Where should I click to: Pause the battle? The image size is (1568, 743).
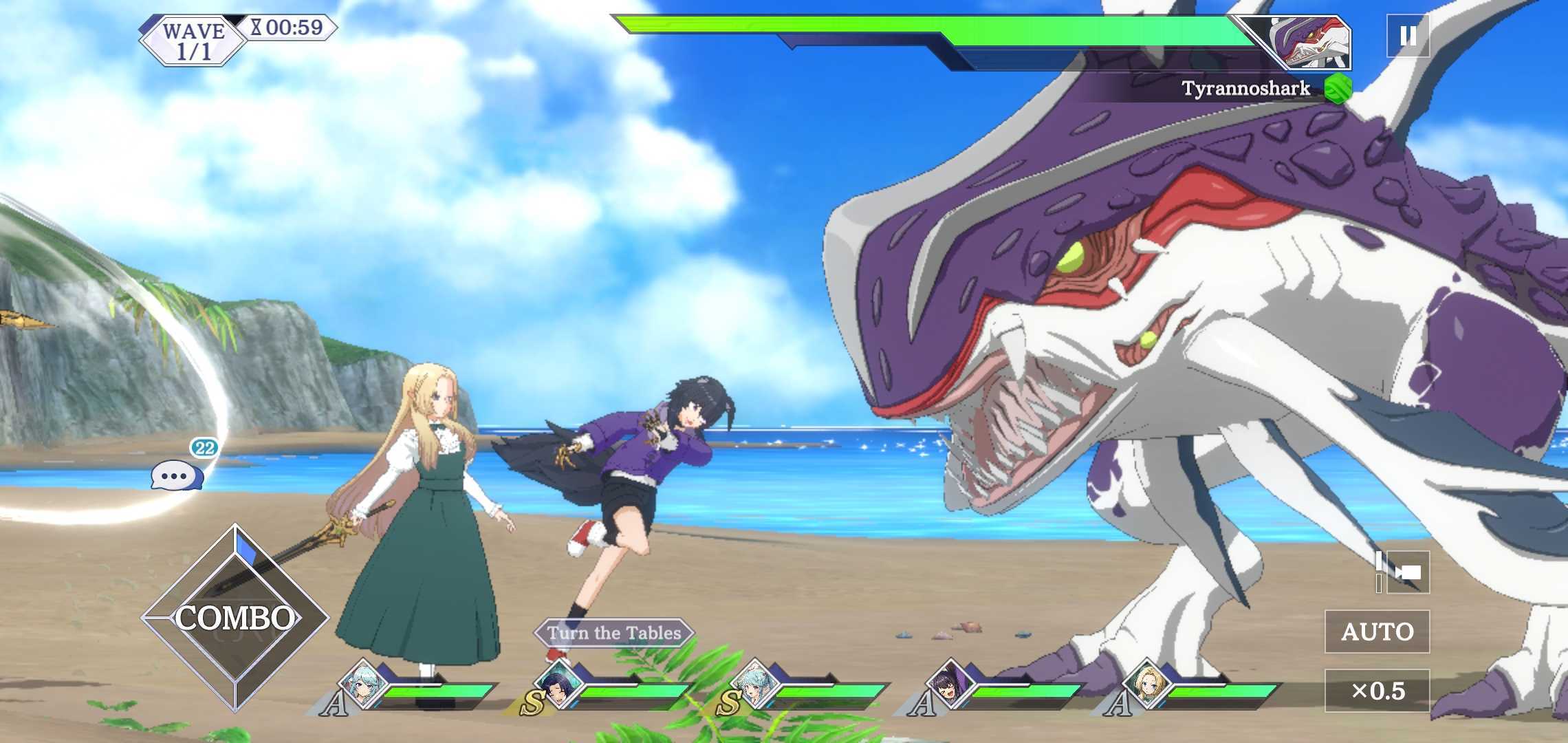(1407, 36)
